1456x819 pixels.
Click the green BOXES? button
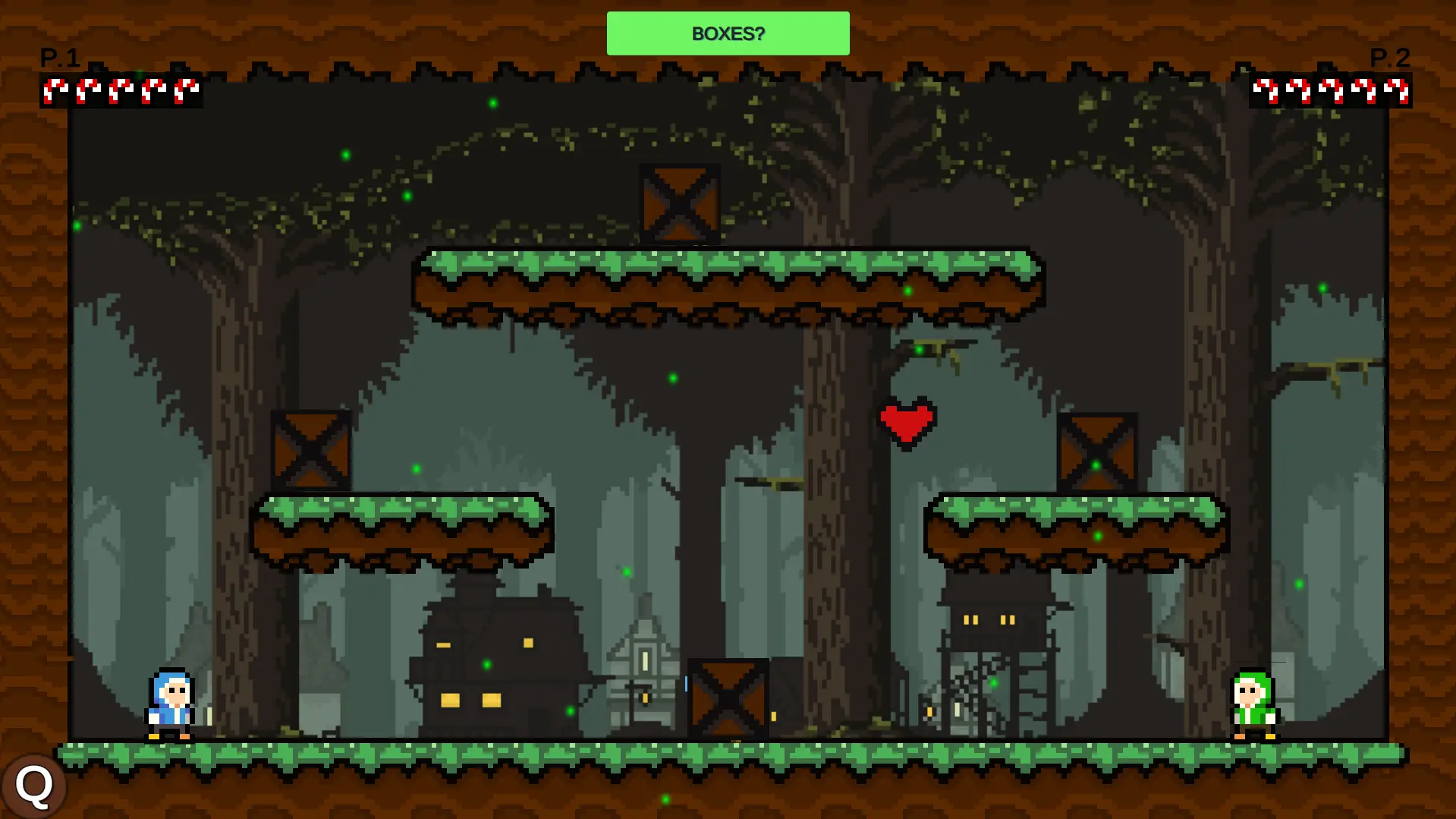point(728,33)
